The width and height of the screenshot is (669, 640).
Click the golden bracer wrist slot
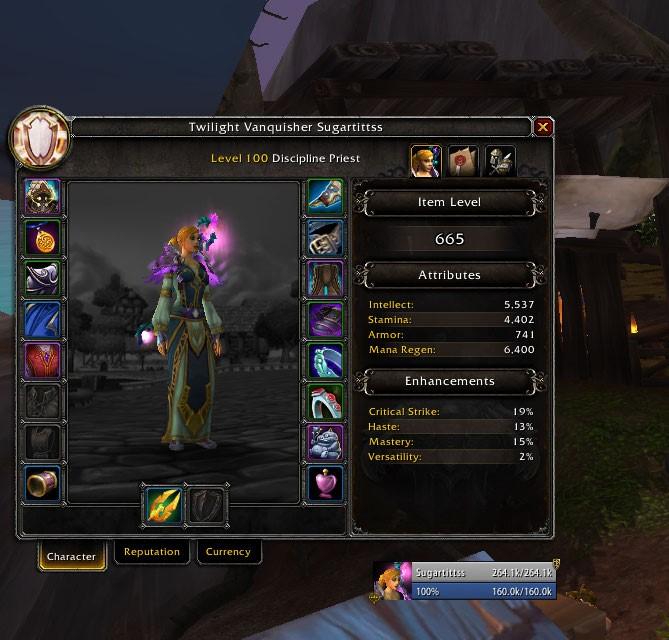43,484
